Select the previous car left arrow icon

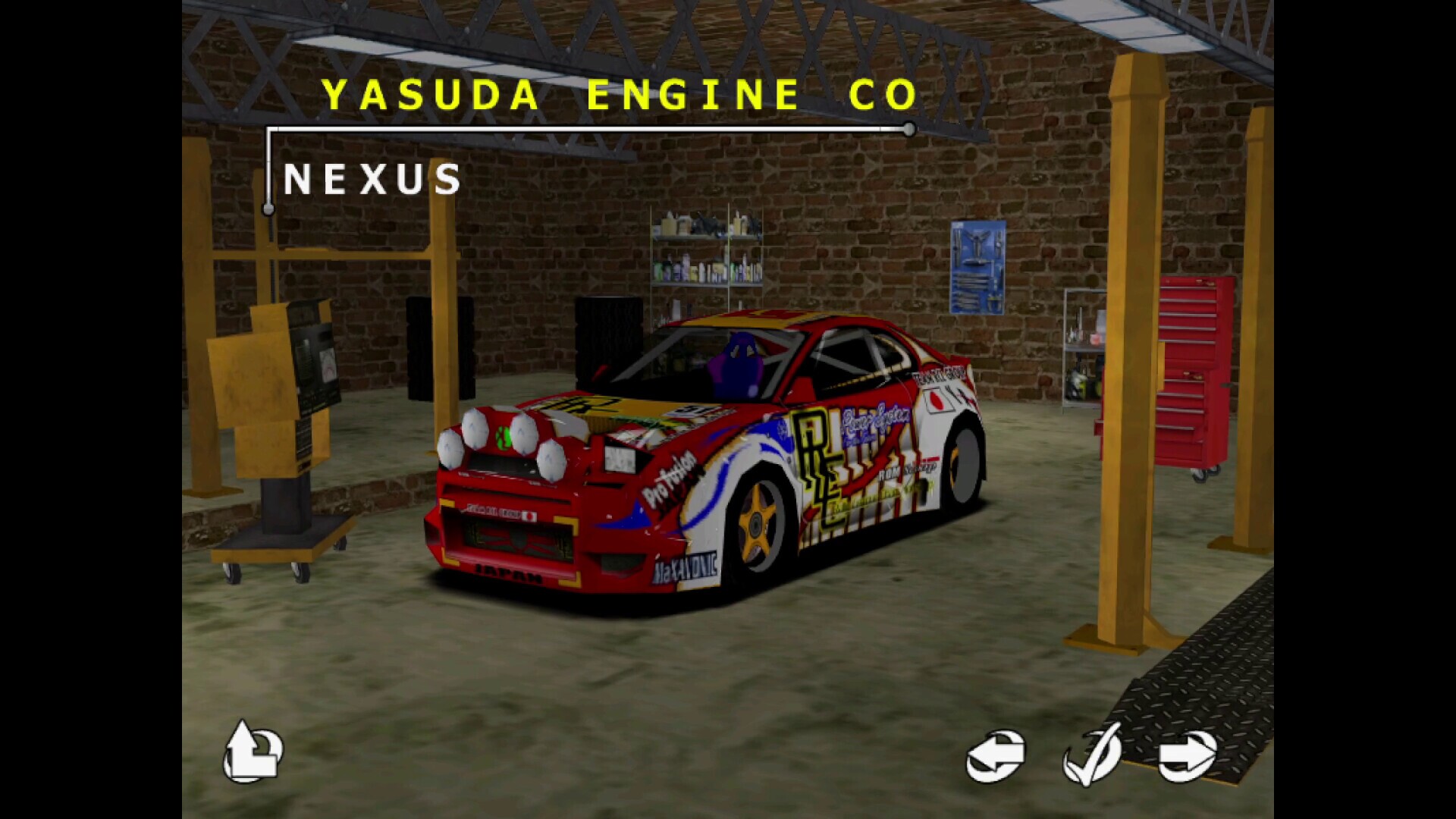pyautogui.click(x=995, y=753)
